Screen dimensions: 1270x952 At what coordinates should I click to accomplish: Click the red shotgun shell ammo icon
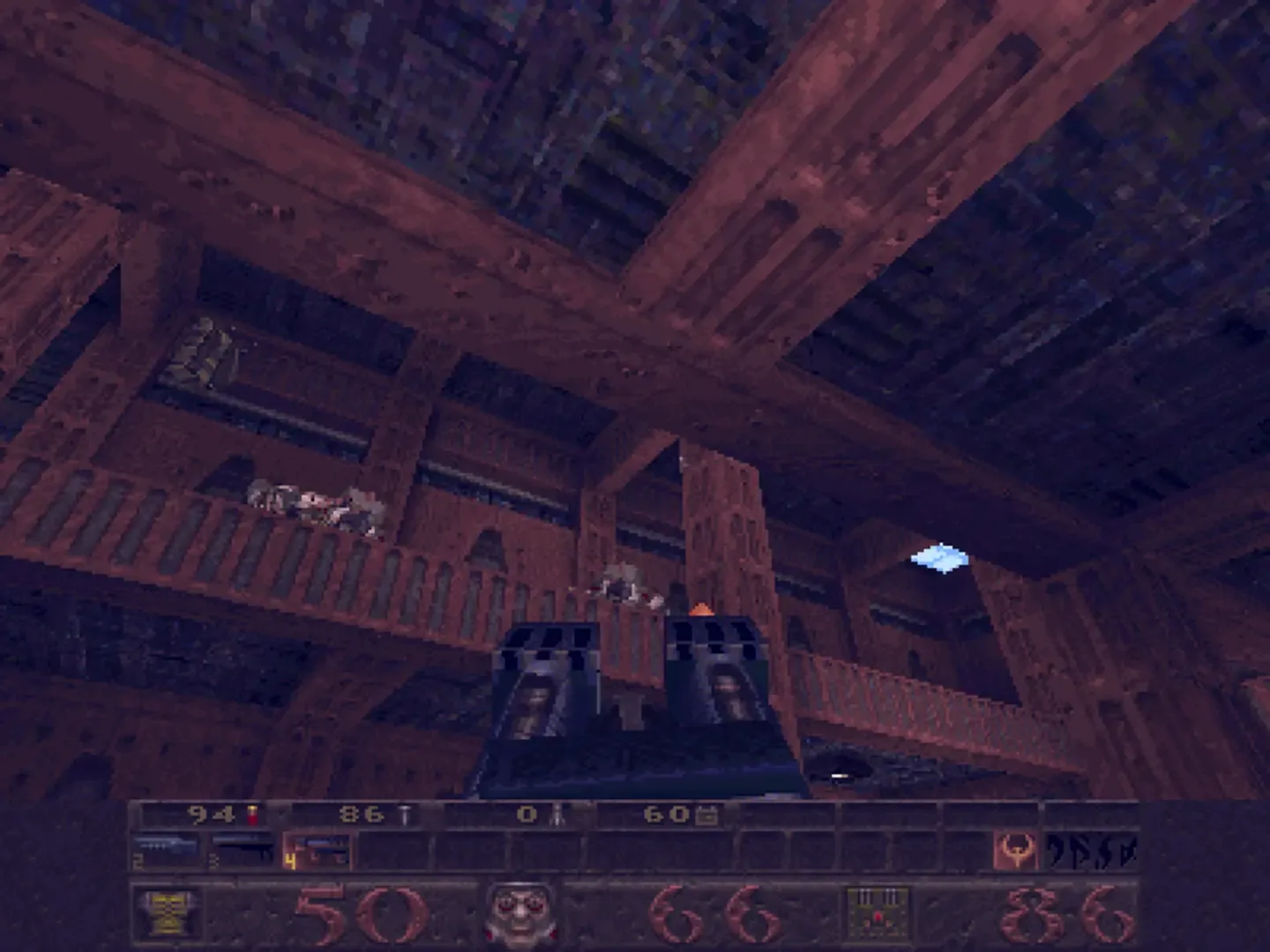pos(253,815)
